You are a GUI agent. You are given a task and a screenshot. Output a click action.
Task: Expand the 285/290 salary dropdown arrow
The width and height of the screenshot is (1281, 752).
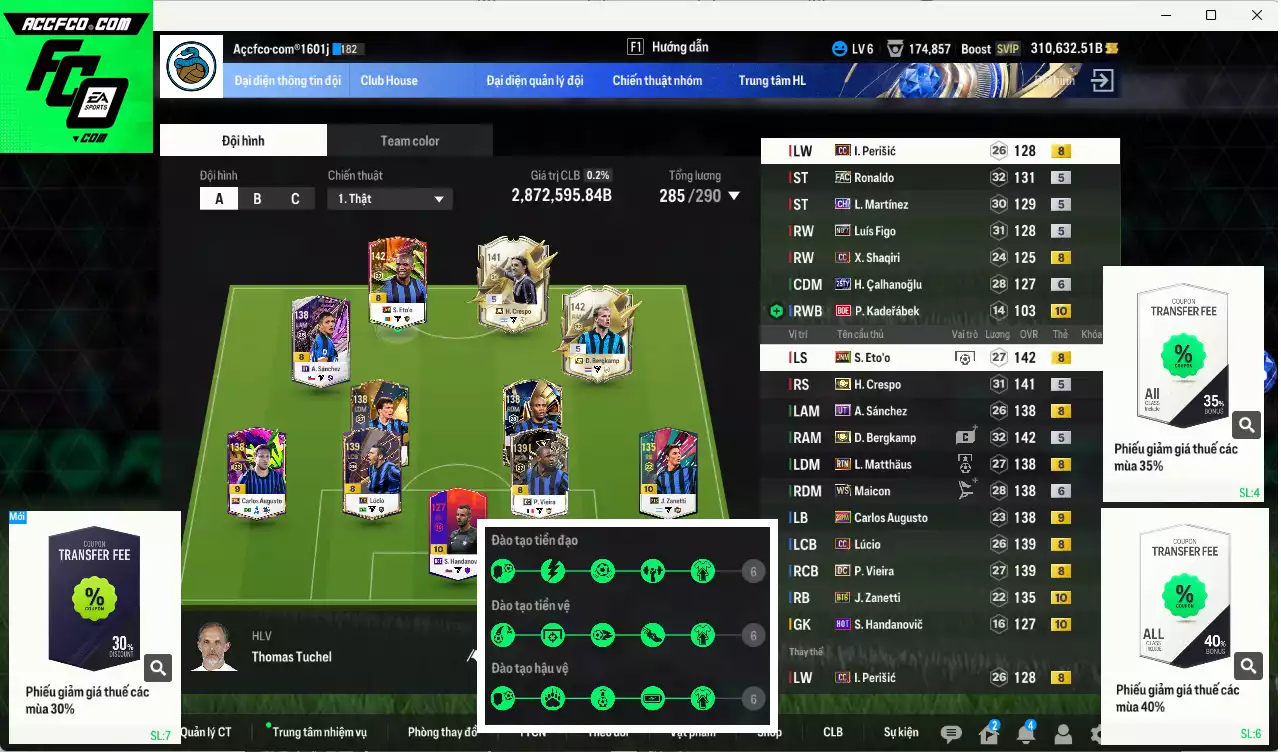pos(735,196)
